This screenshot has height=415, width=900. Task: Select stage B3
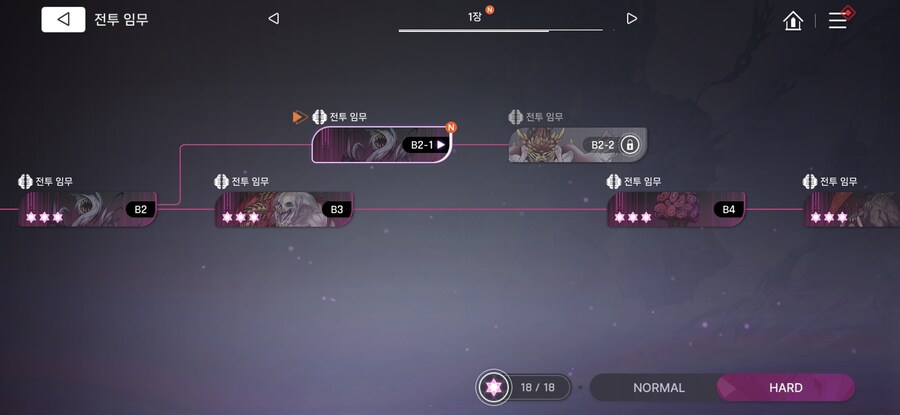284,209
